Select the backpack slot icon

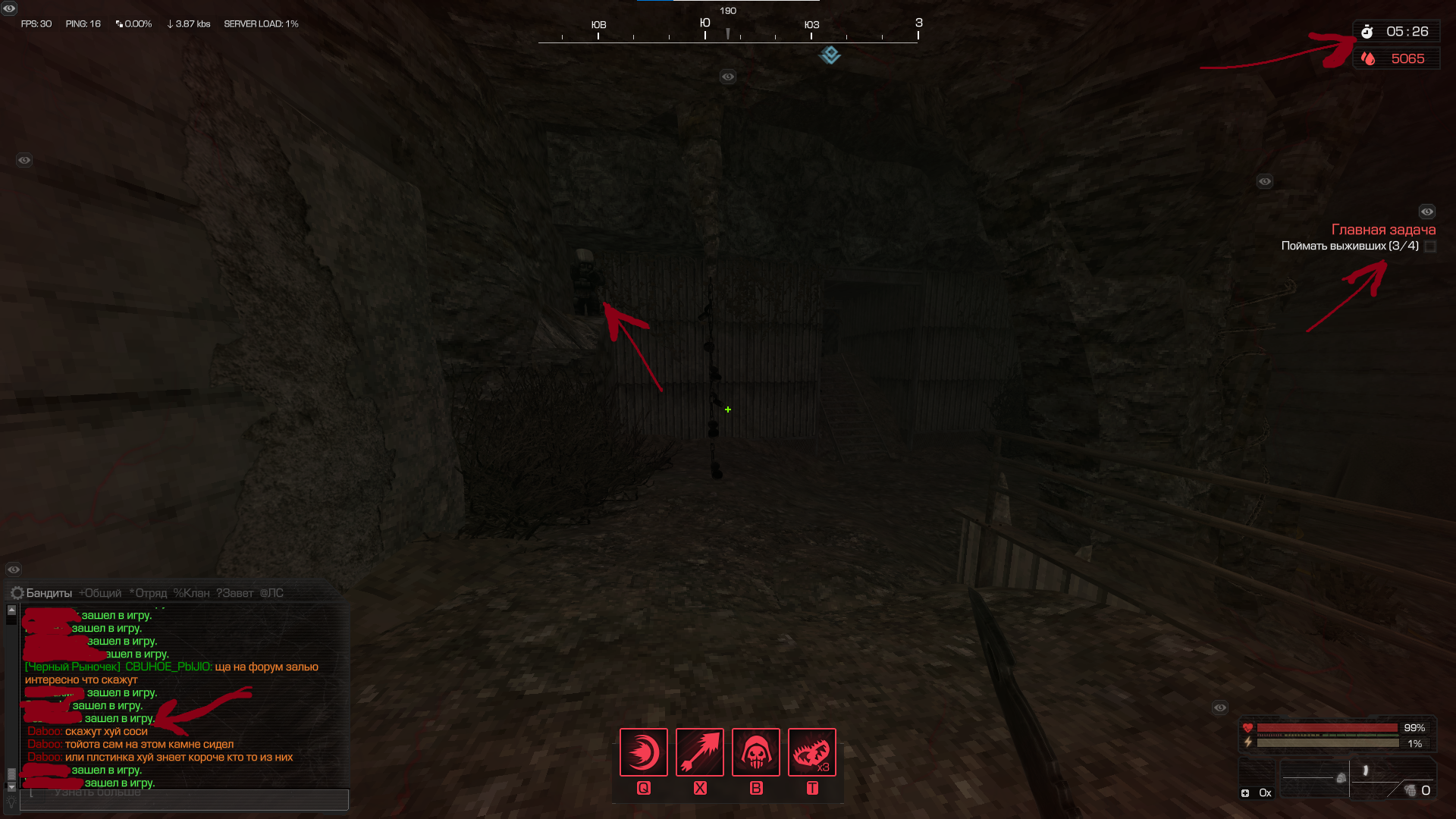tap(1341, 778)
